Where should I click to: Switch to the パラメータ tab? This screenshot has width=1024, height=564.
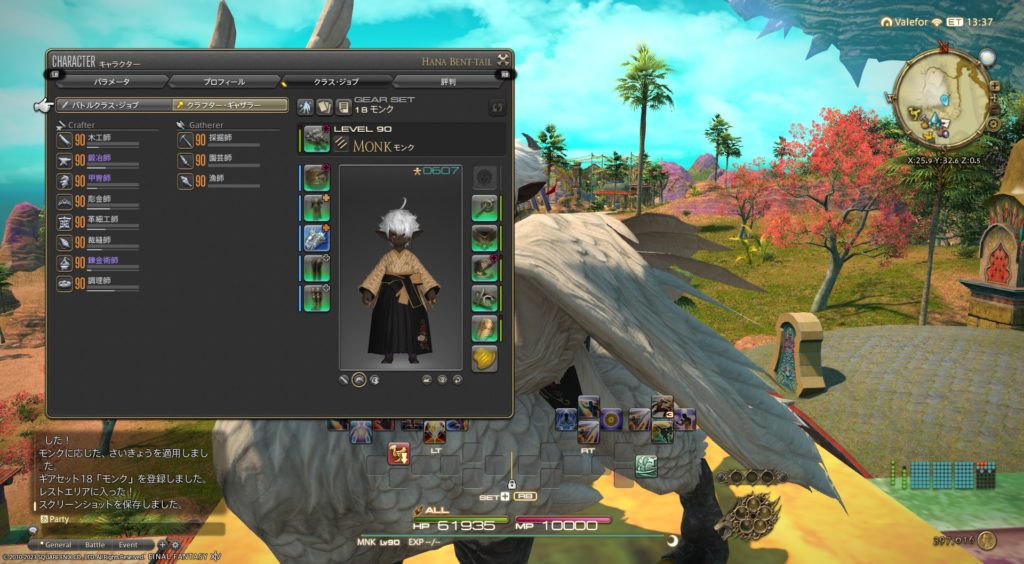click(x=111, y=81)
